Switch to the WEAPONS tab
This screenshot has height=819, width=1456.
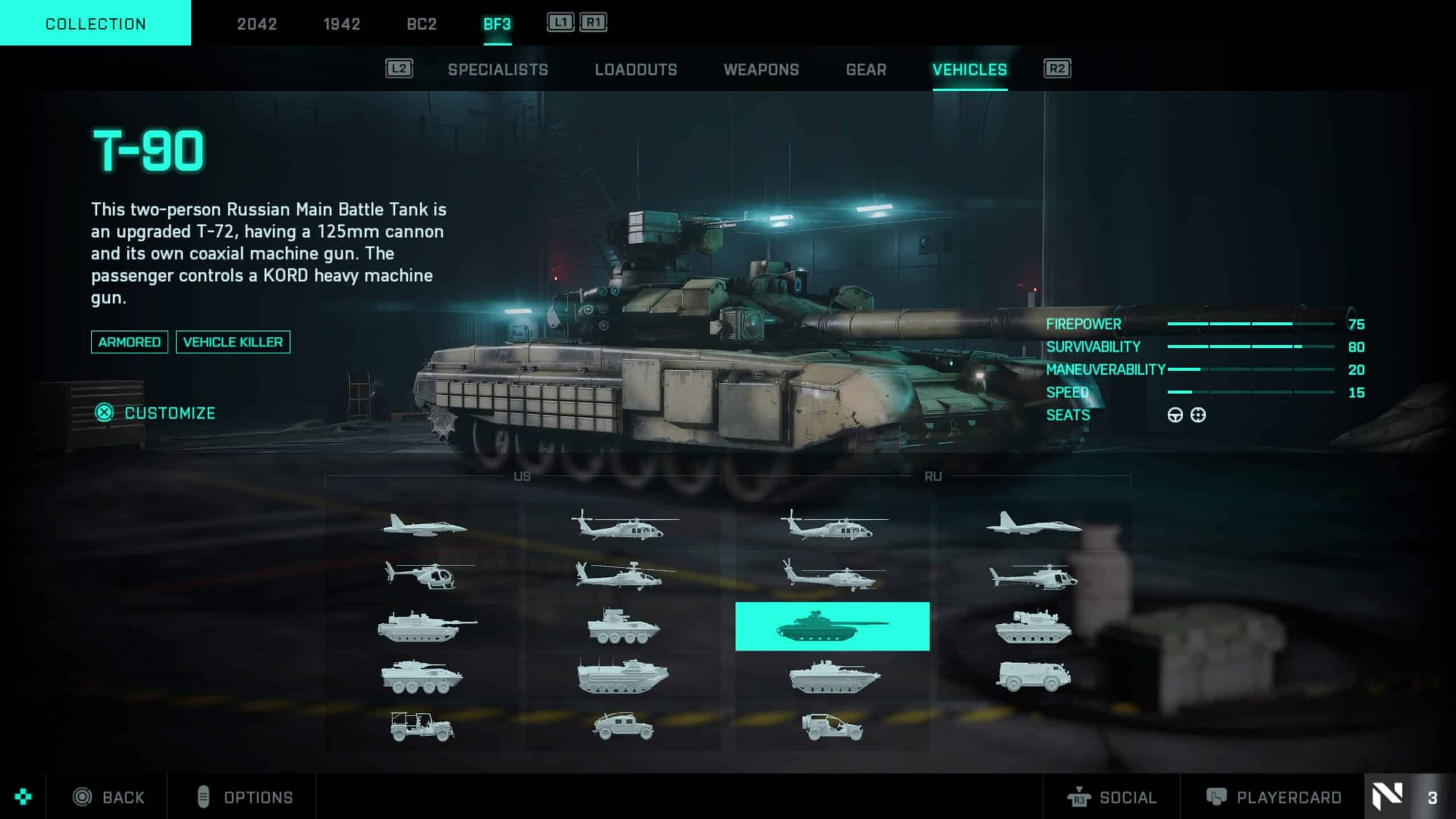click(x=762, y=69)
